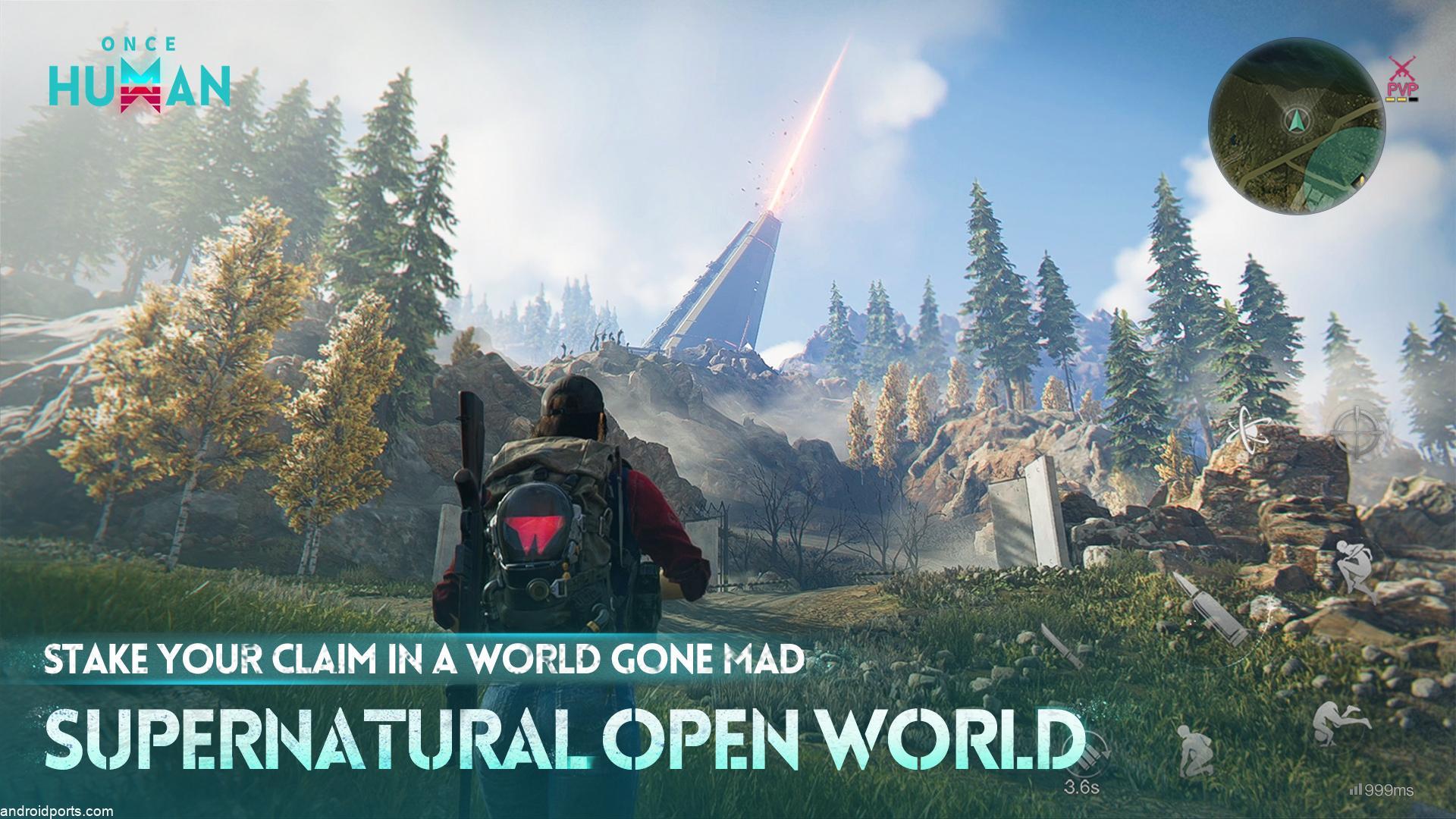Expand the PVP status segment bars
The image size is (1456, 819).
point(1401,99)
